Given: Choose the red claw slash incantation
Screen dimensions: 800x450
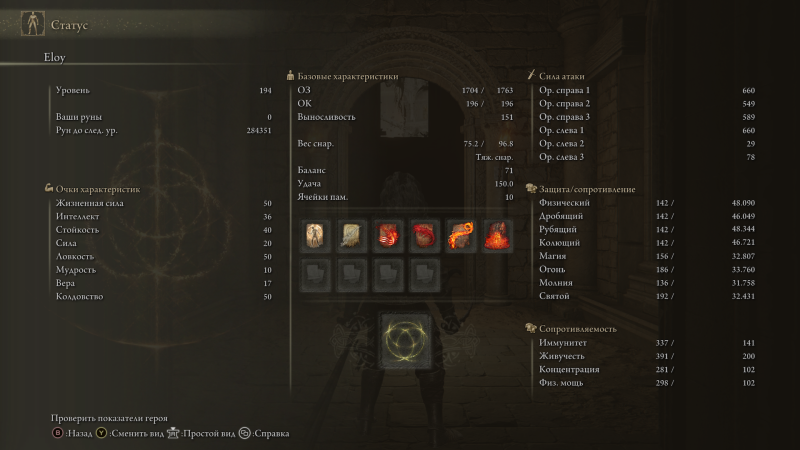Looking at the screenshot, I should click(389, 236).
